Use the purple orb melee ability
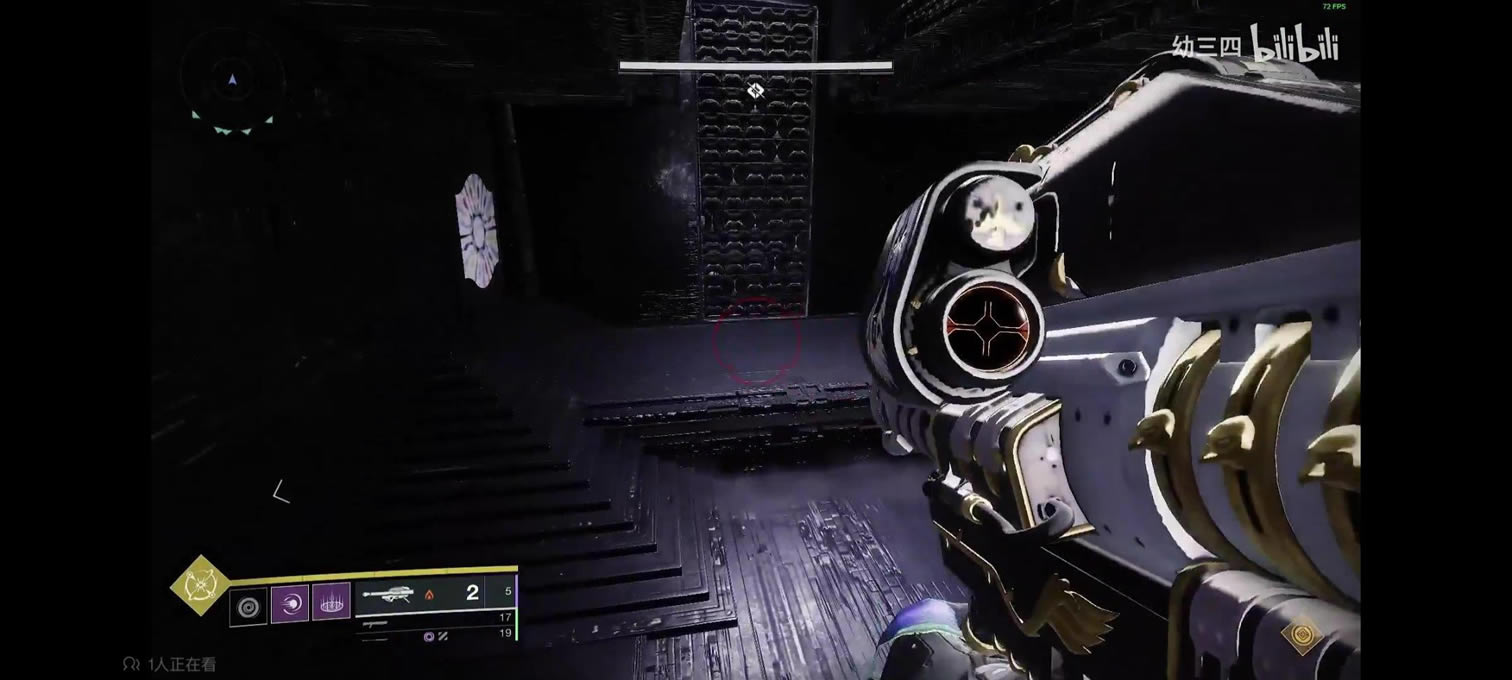1512x680 pixels. click(x=290, y=606)
